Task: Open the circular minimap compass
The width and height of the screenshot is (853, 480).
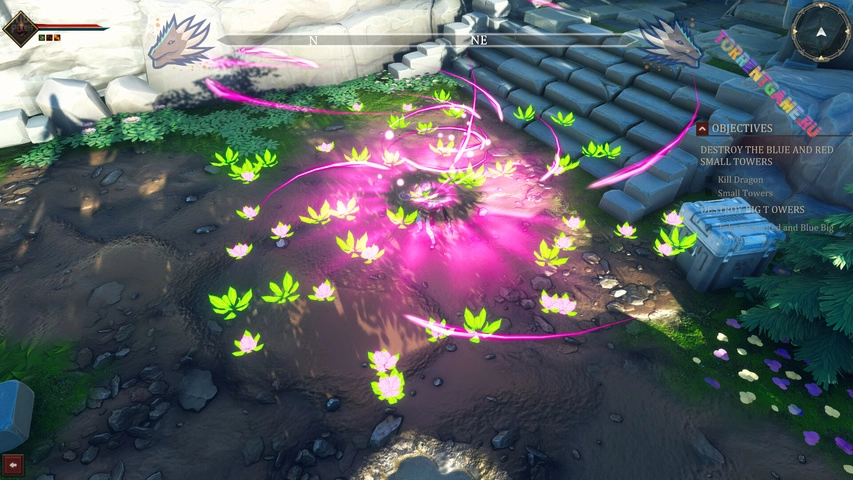Action: coord(821,32)
